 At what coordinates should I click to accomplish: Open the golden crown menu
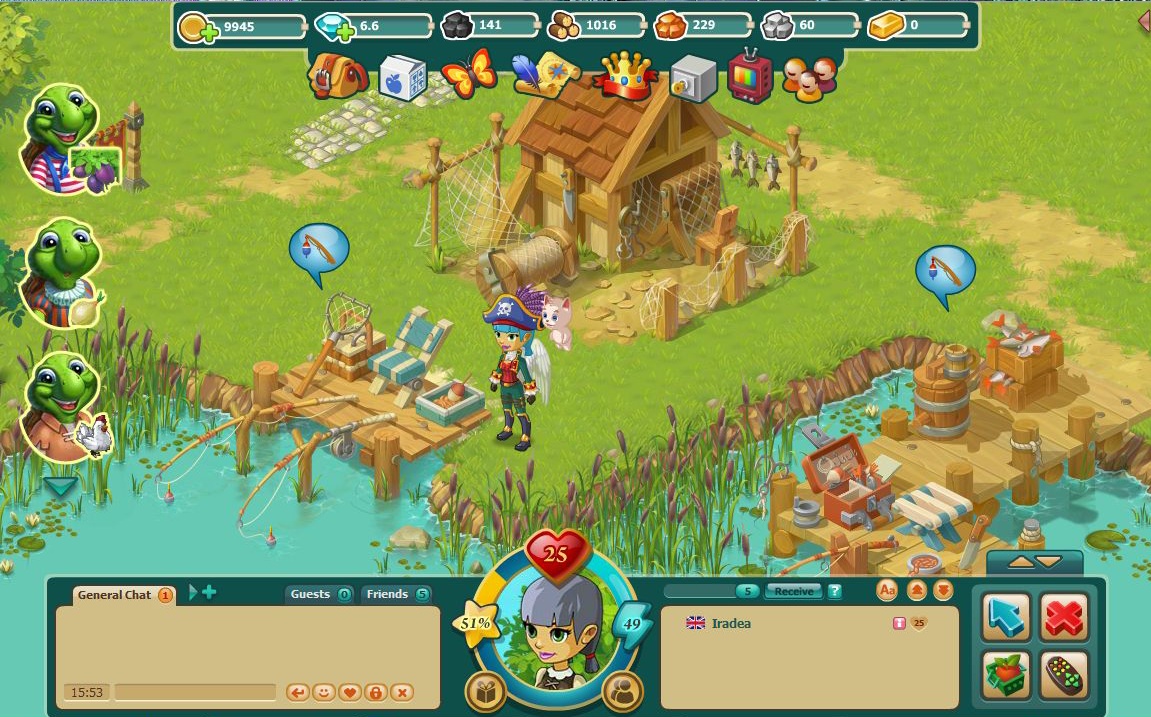coord(626,75)
